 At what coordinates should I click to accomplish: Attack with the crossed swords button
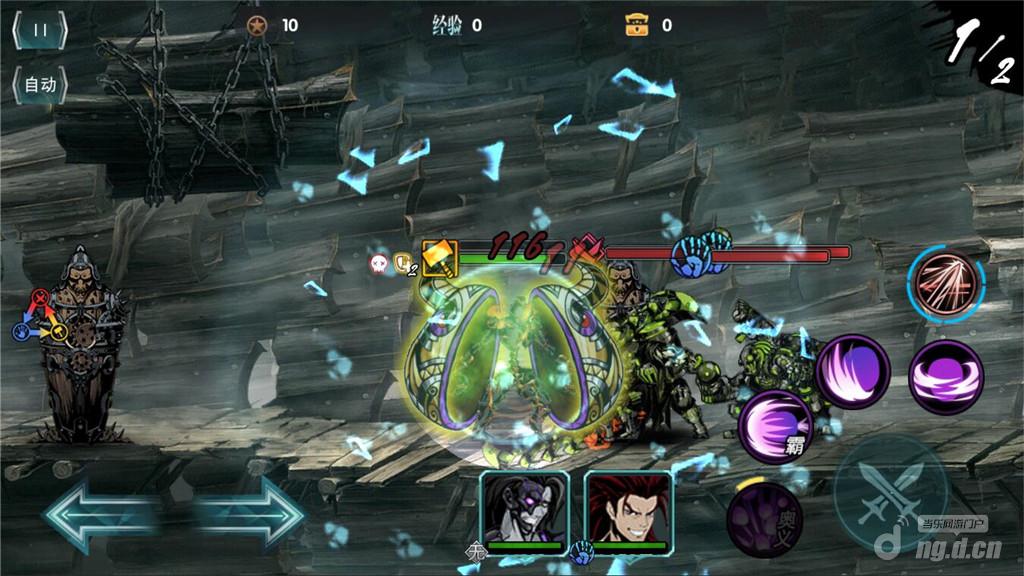(891, 492)
